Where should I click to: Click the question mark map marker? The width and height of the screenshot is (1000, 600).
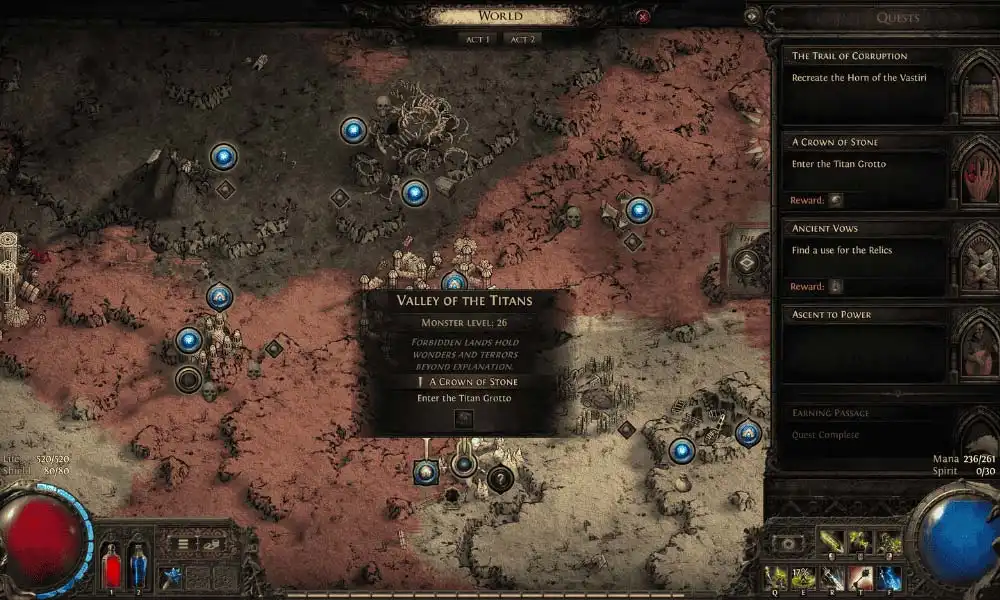click(500, 479)
